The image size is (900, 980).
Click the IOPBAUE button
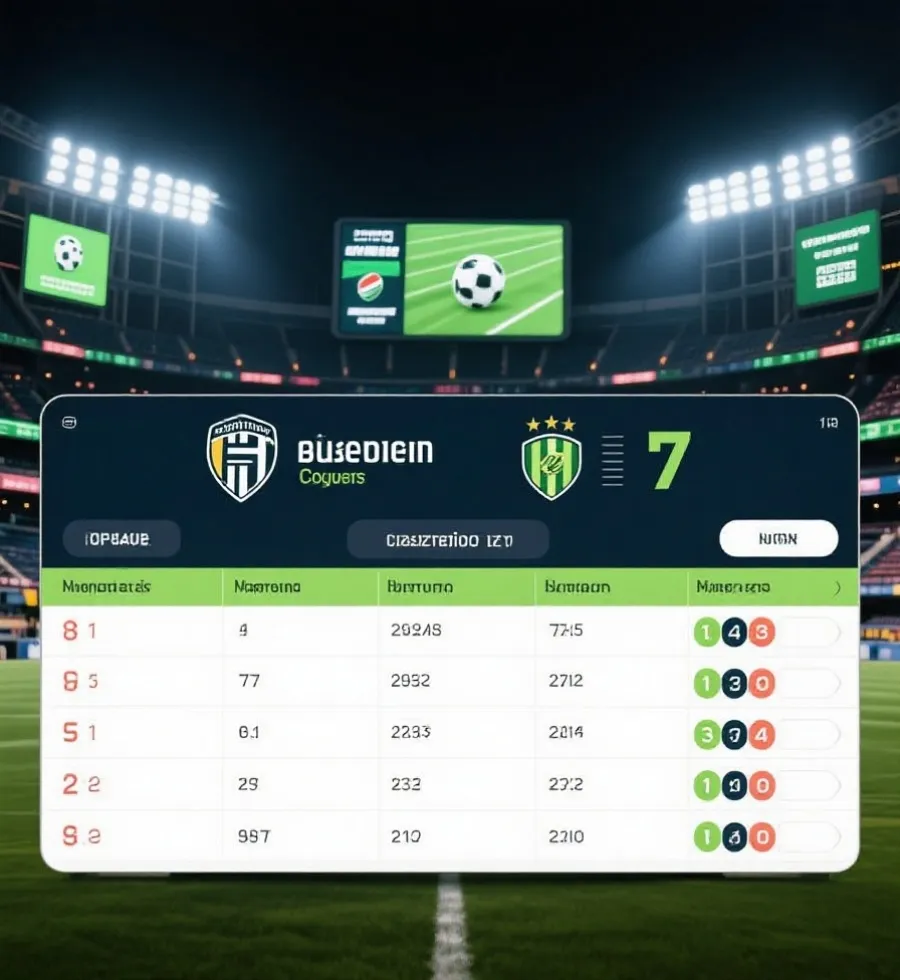121,539
